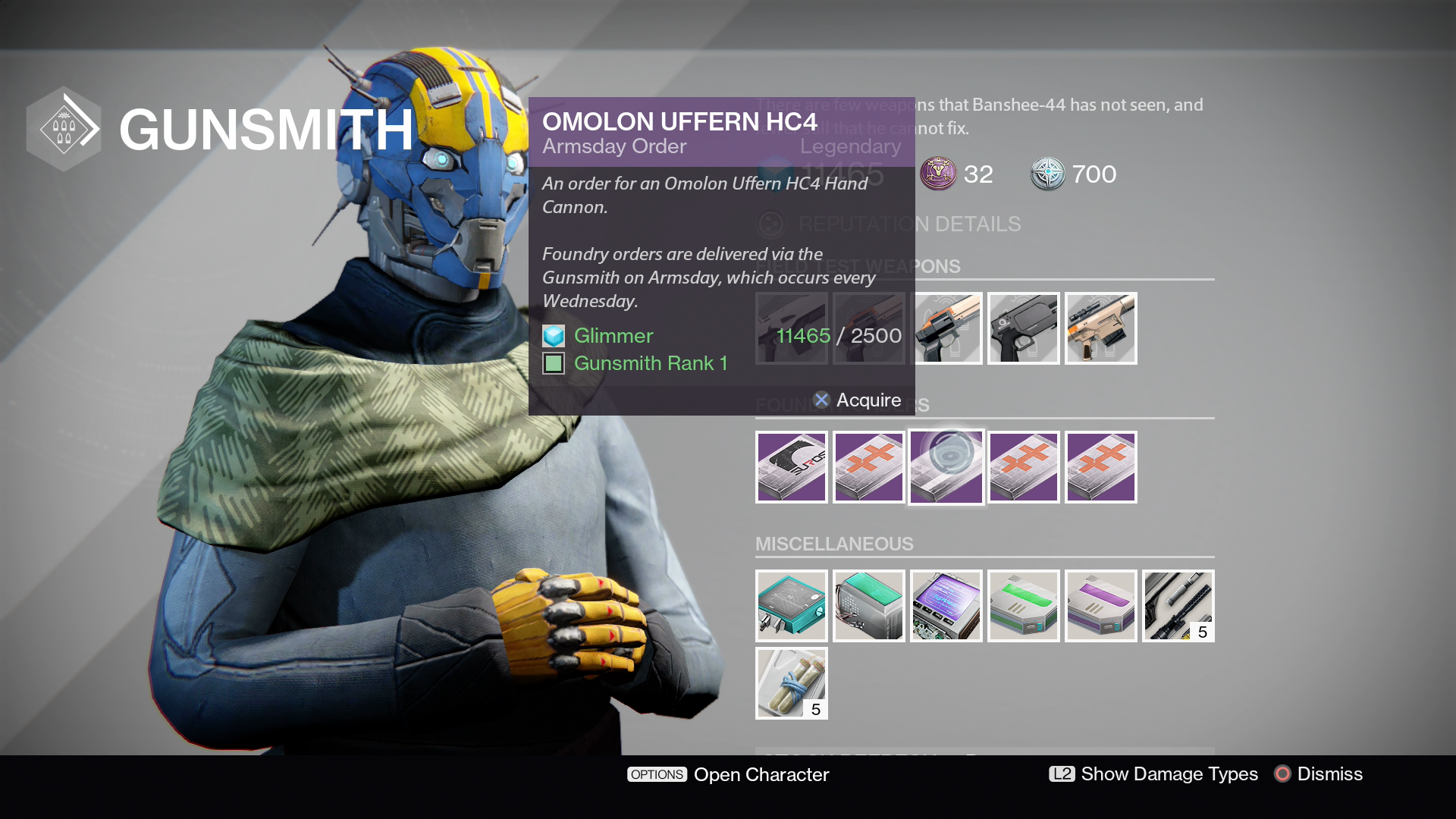This screenshot has width=1456, height=819.
Task: Choose the black test sidearm
Action: coord(1024,328)
